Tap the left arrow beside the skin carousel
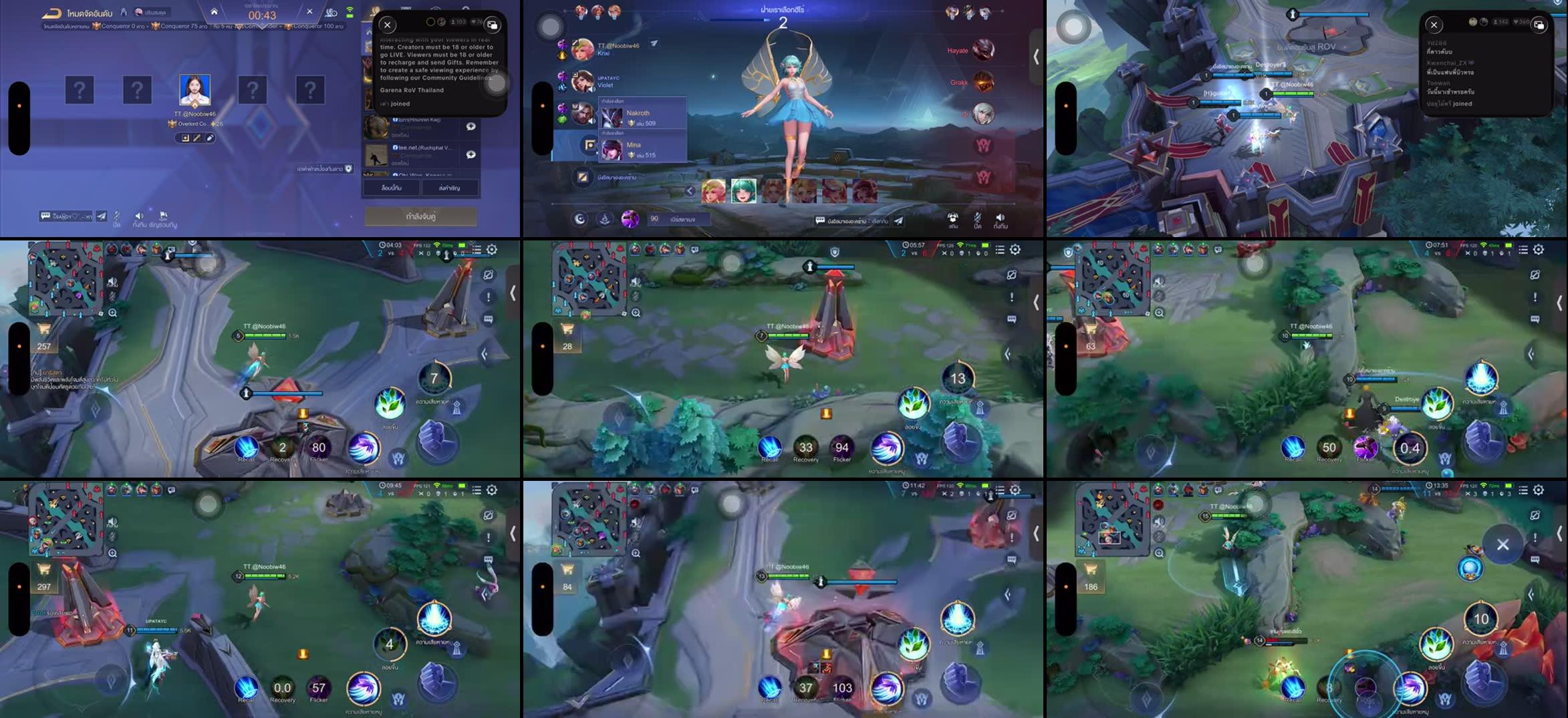 coord(690,191)
